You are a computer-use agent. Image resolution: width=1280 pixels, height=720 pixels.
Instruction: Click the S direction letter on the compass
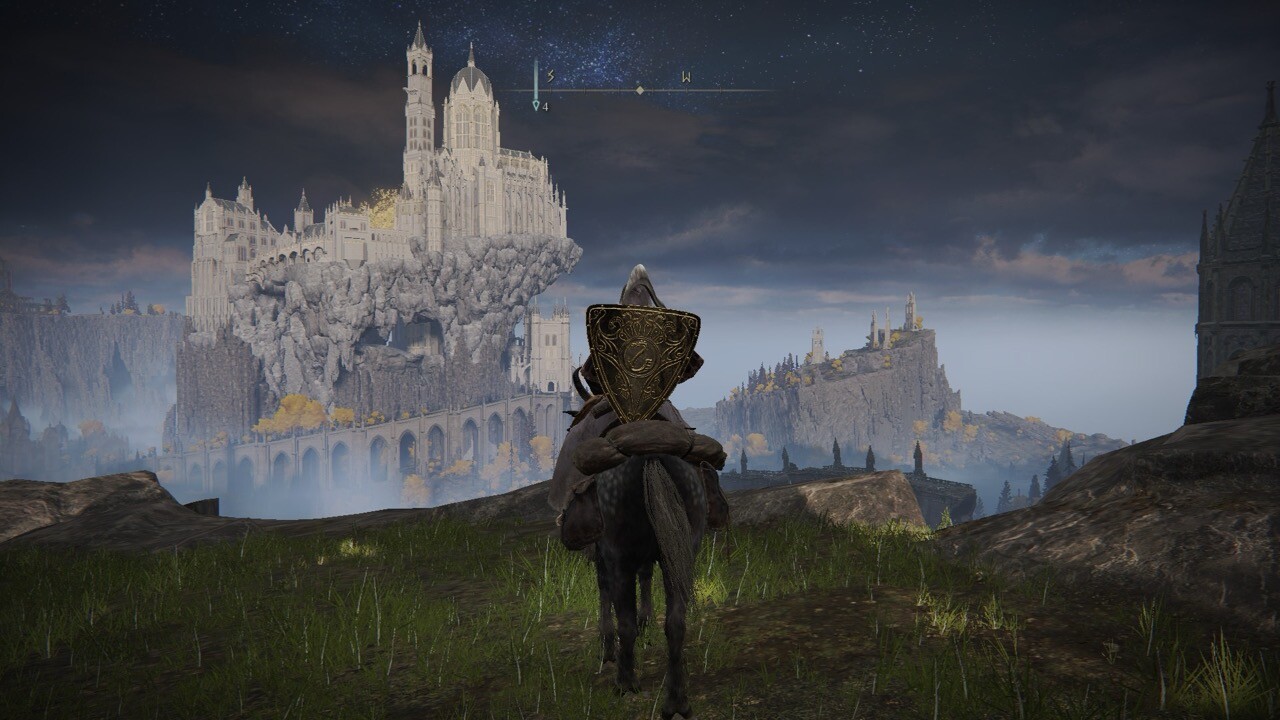pyautogui.click(x=550, y=76)
